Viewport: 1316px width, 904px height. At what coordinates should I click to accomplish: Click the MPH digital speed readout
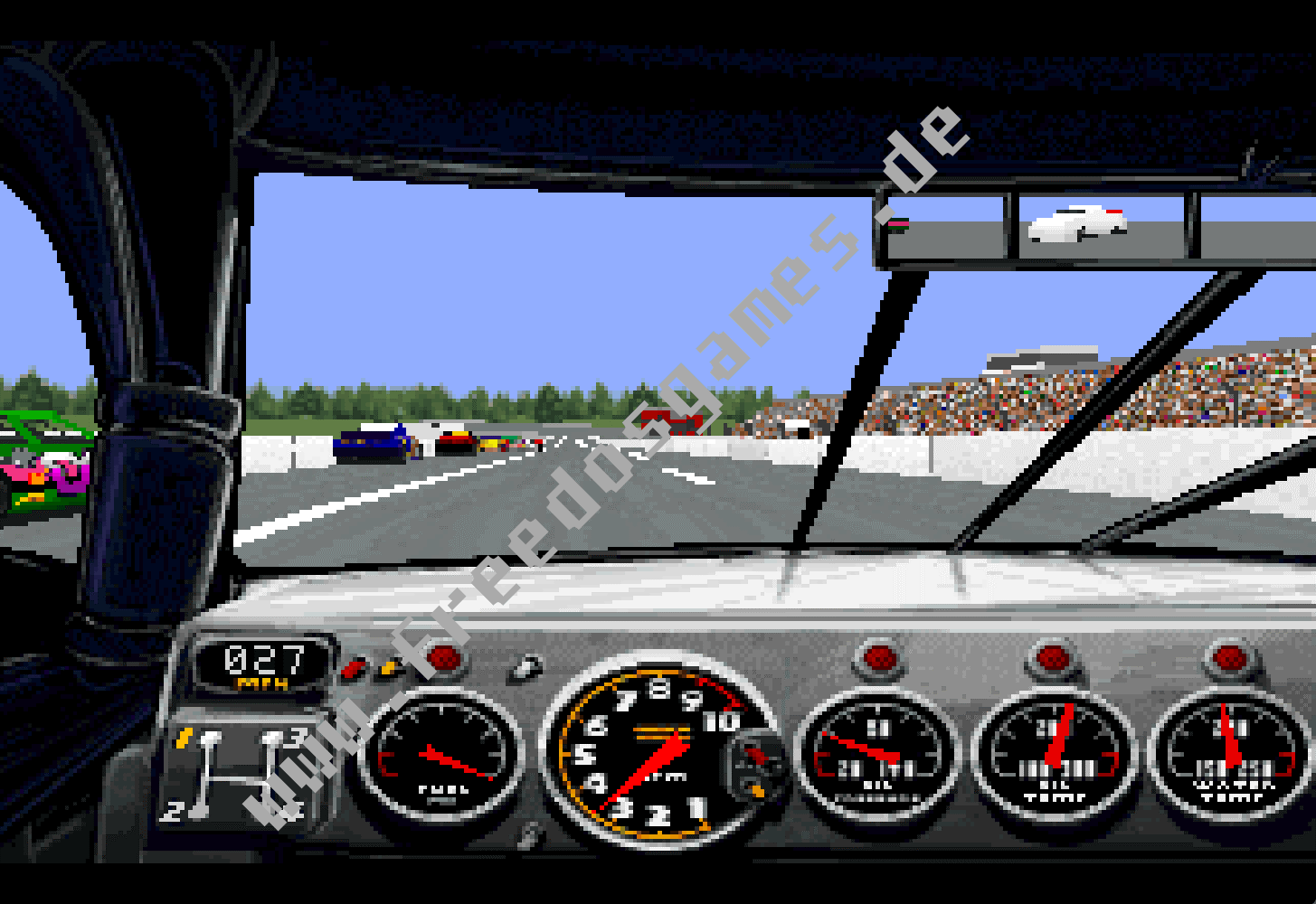coord(262,660)
